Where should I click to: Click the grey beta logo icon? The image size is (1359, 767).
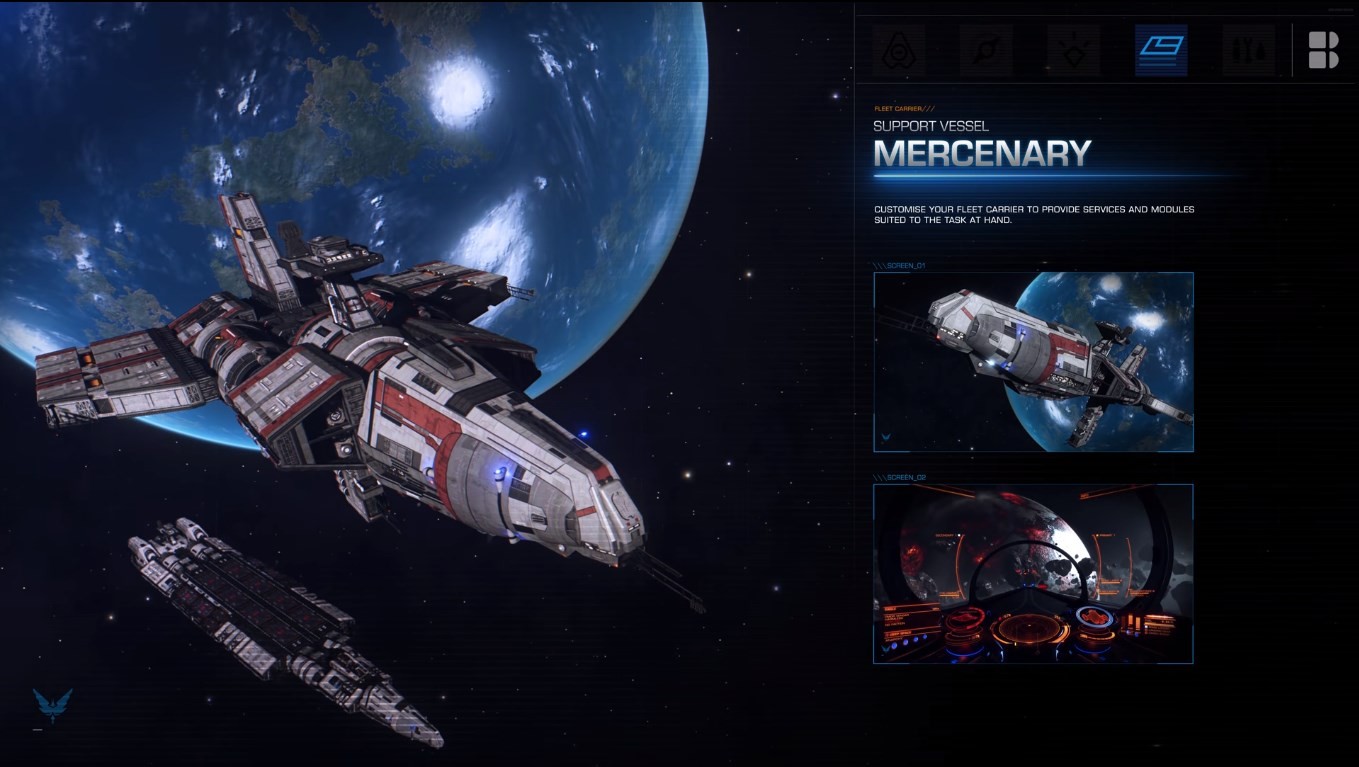click(x=1323, y=50)
